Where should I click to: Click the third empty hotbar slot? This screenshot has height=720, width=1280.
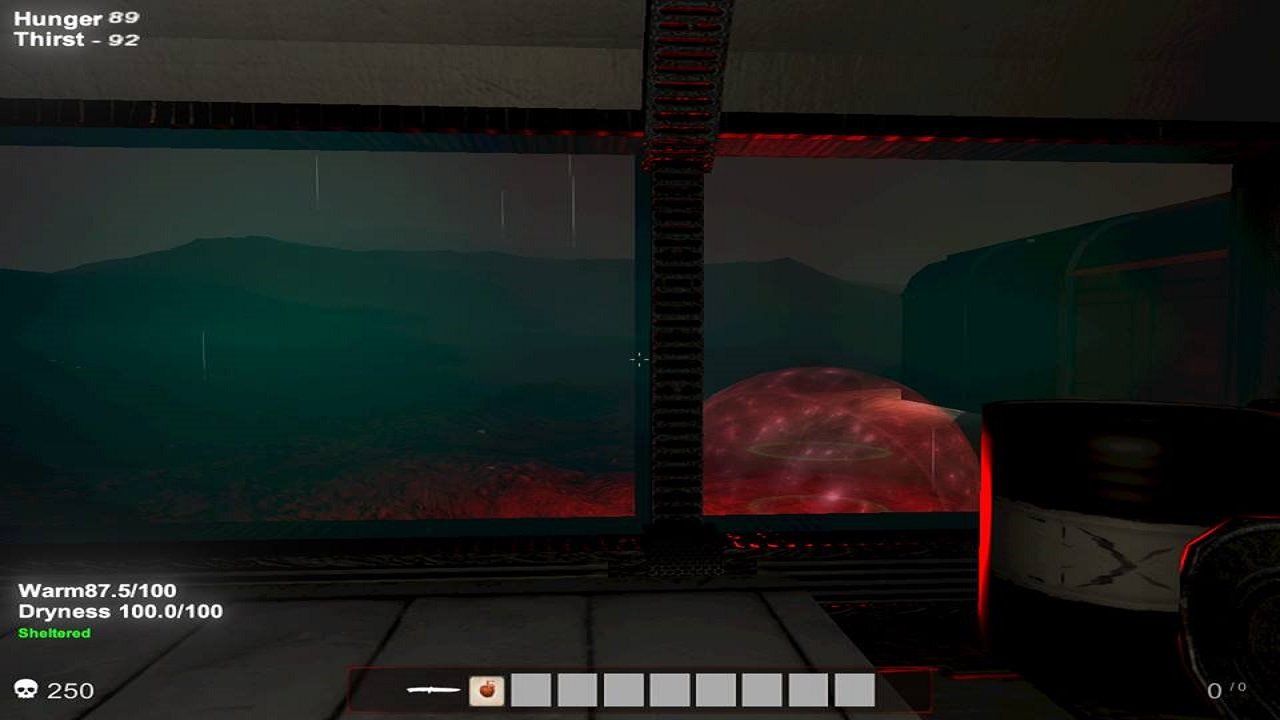tap(622, 689)
